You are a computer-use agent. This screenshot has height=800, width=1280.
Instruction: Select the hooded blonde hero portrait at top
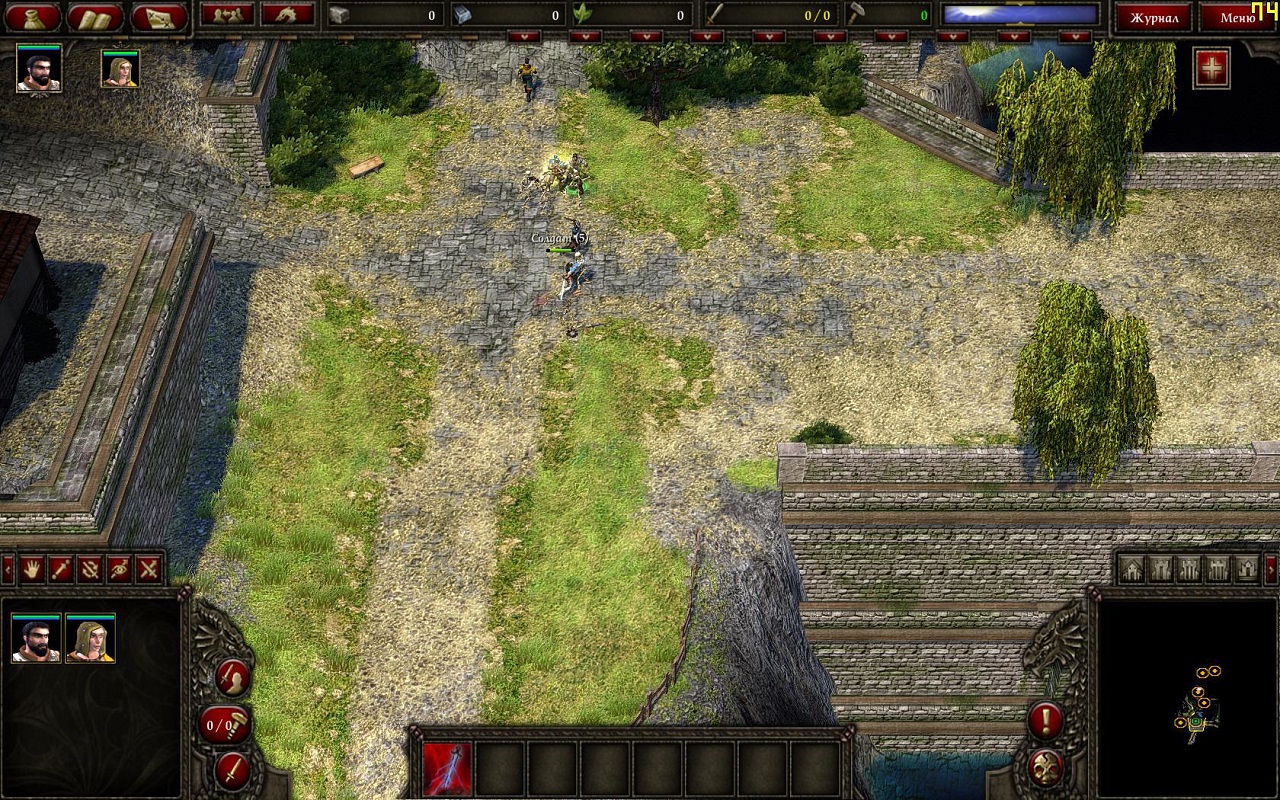tap(120, 69)
